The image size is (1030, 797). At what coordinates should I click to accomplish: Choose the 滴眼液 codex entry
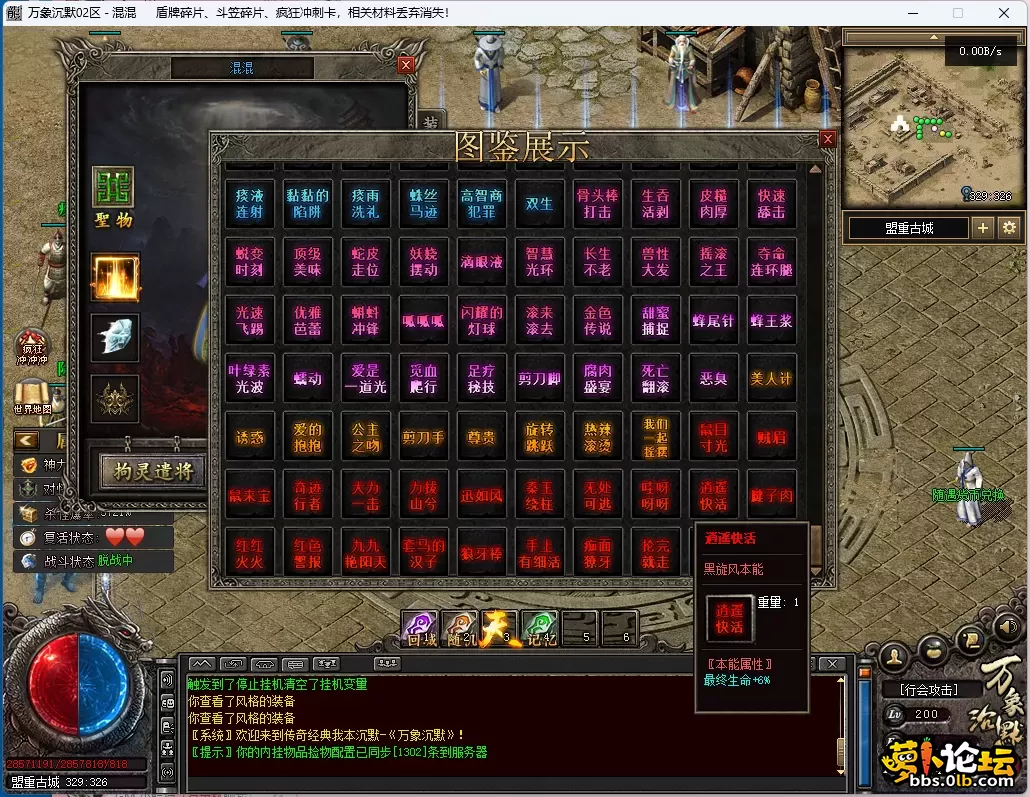point(481,262)
